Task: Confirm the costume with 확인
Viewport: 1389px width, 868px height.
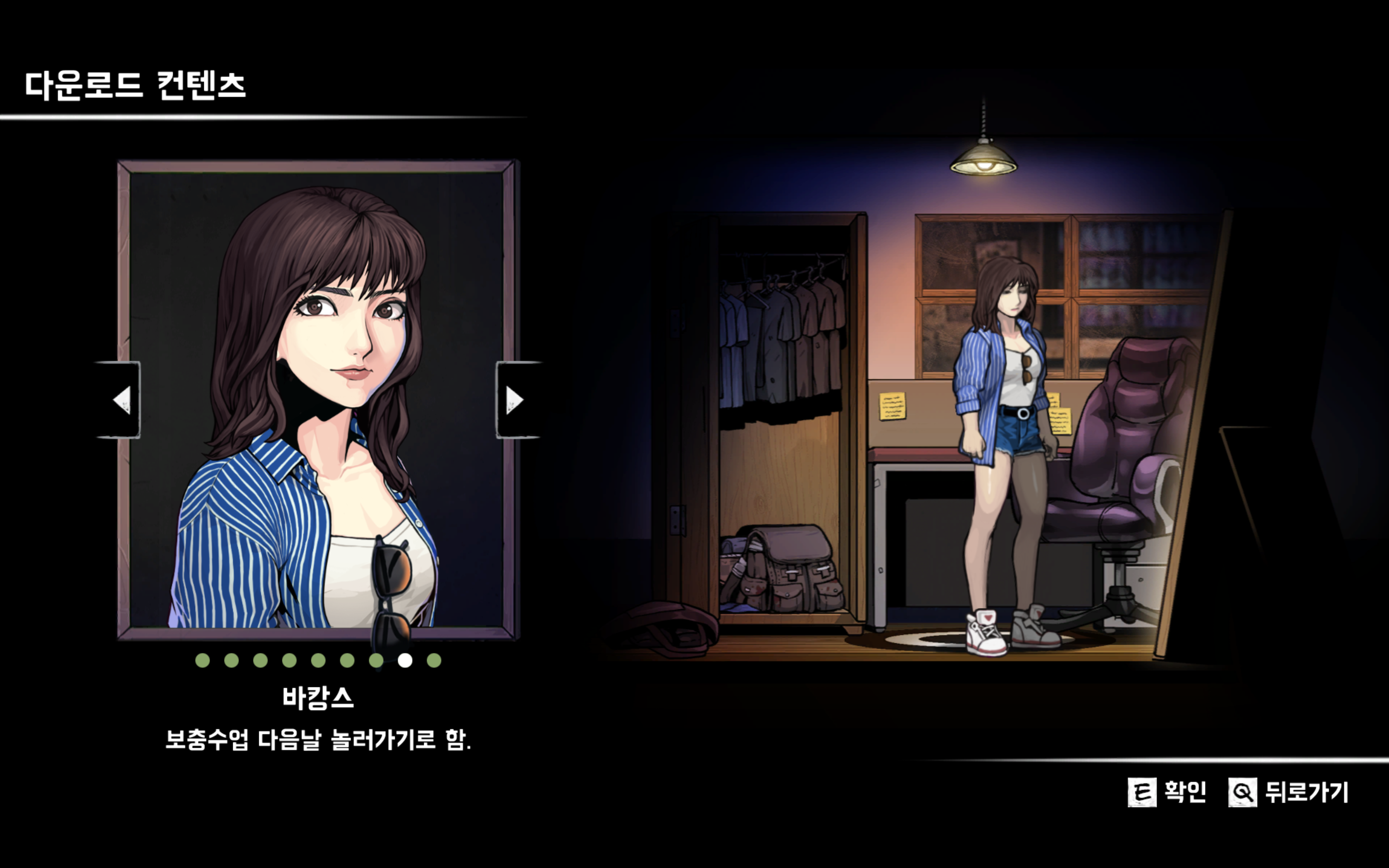Action: point(1167,792)
